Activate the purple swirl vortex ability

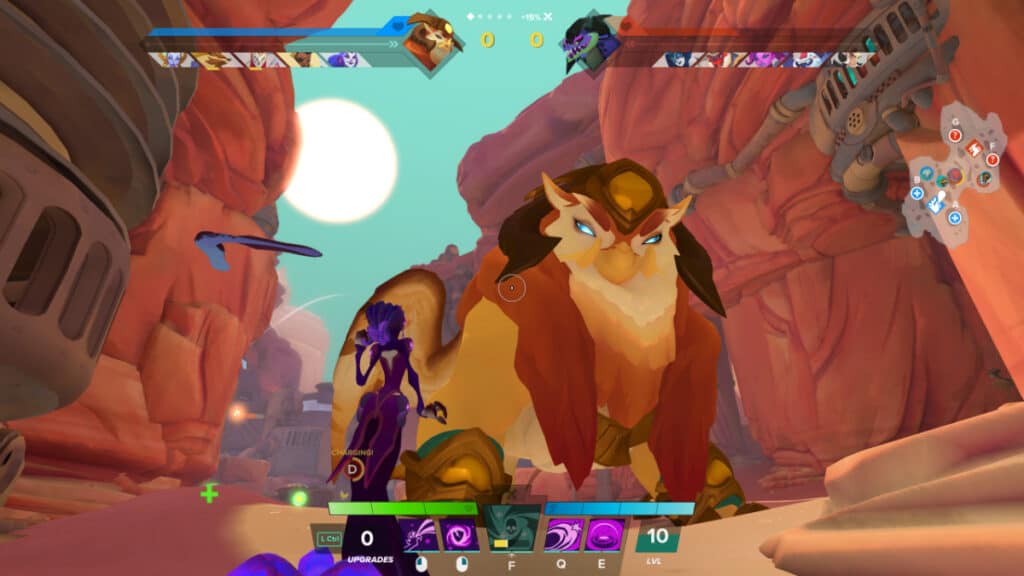460,534
